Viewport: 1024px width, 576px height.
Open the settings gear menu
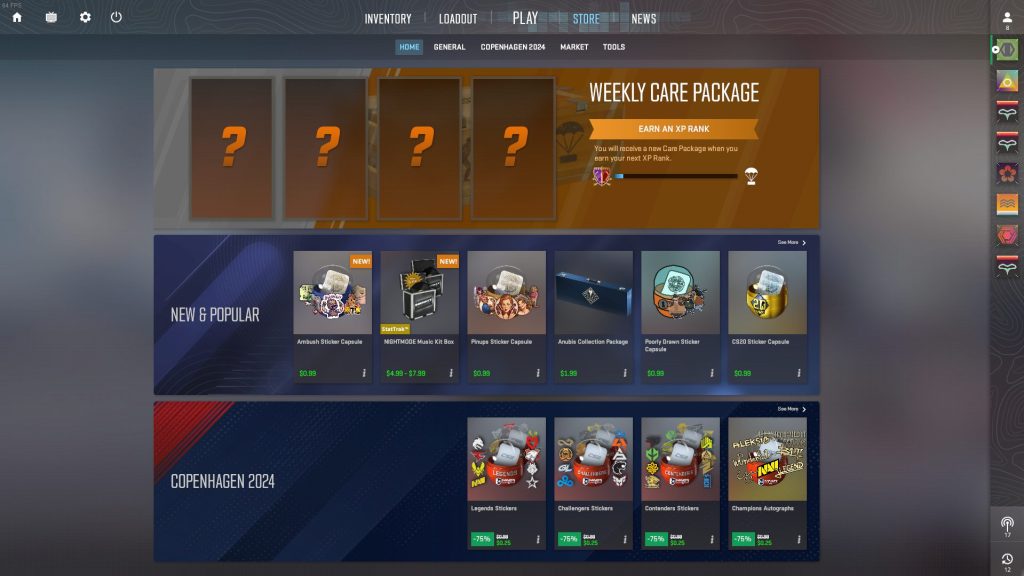85,17
